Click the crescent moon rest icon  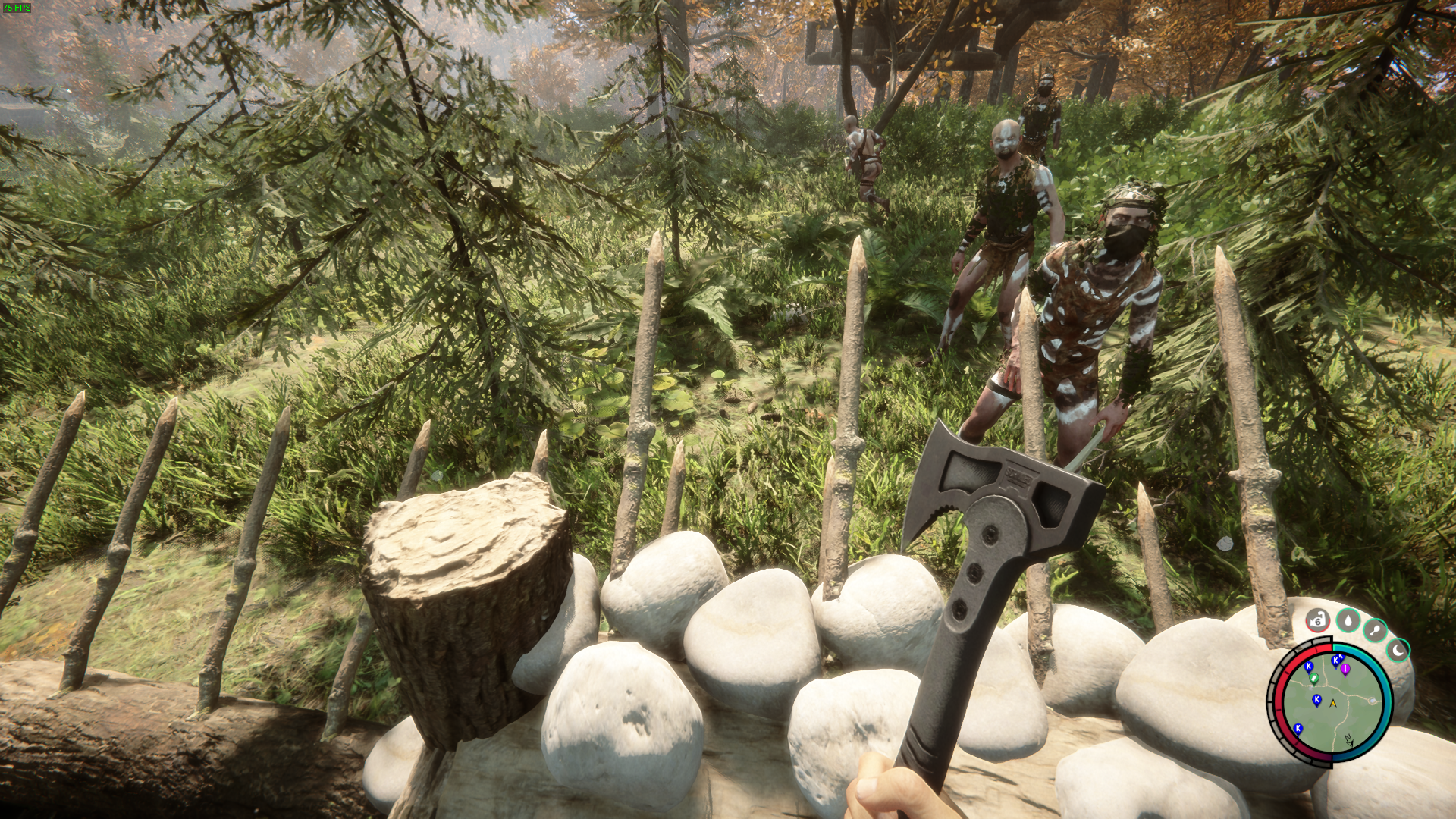(x=1398, y=650)
